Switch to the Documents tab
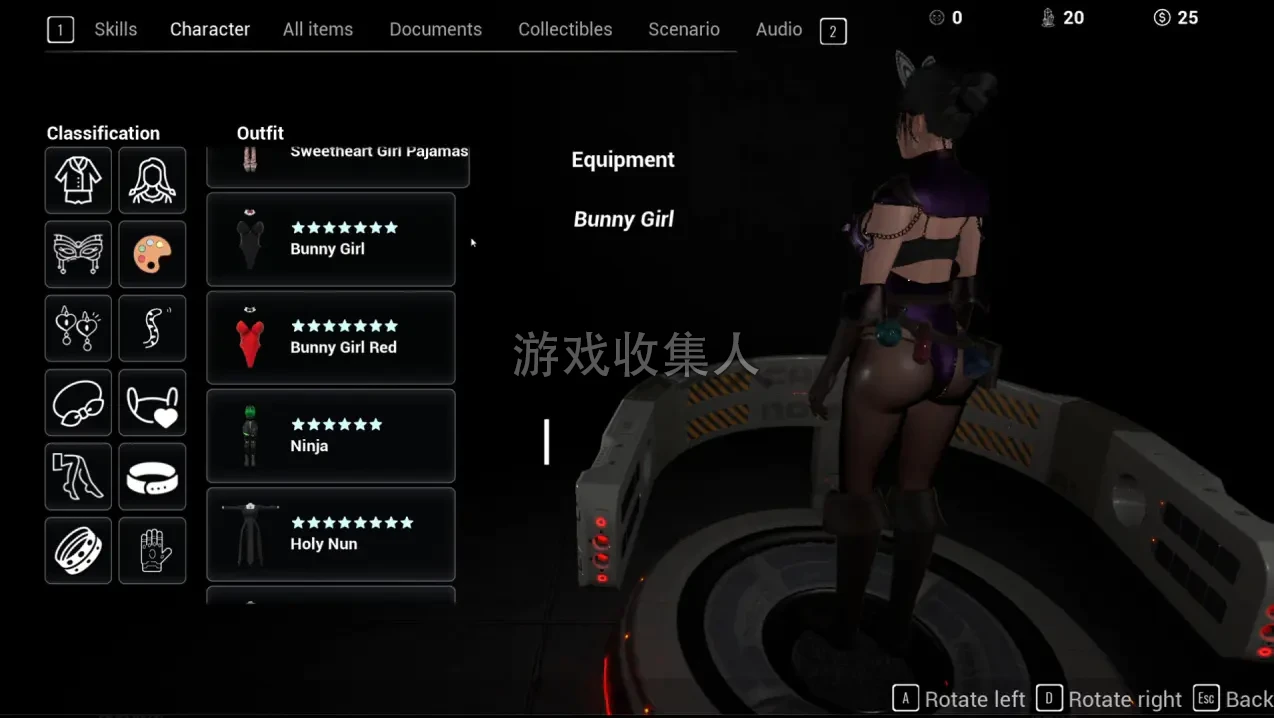The width and height of the screenshot is (1274, 718). pyautogui.click(x=435, y=30)
